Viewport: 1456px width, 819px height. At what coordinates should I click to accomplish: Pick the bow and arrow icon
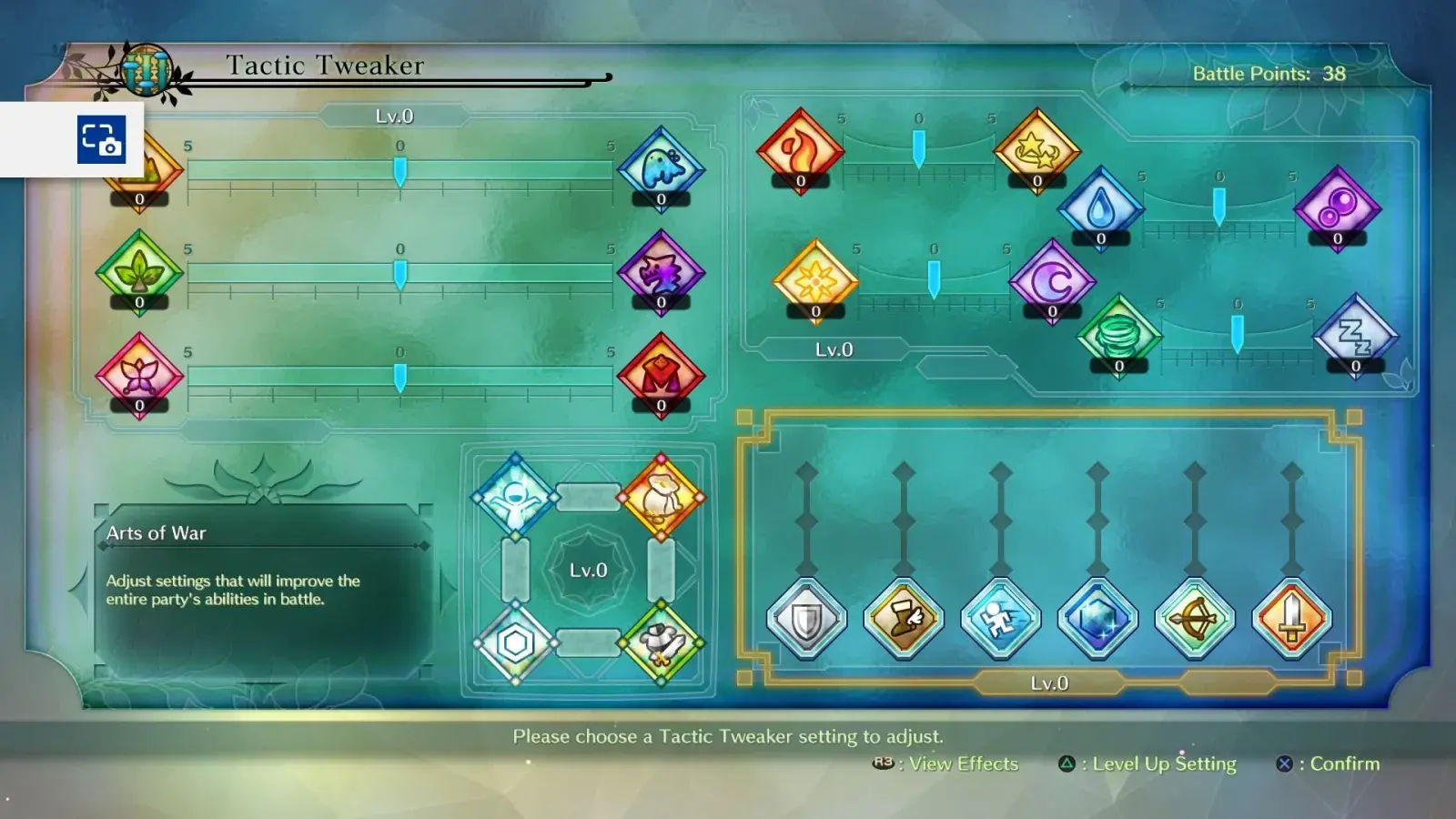[x=1195, y=619]
